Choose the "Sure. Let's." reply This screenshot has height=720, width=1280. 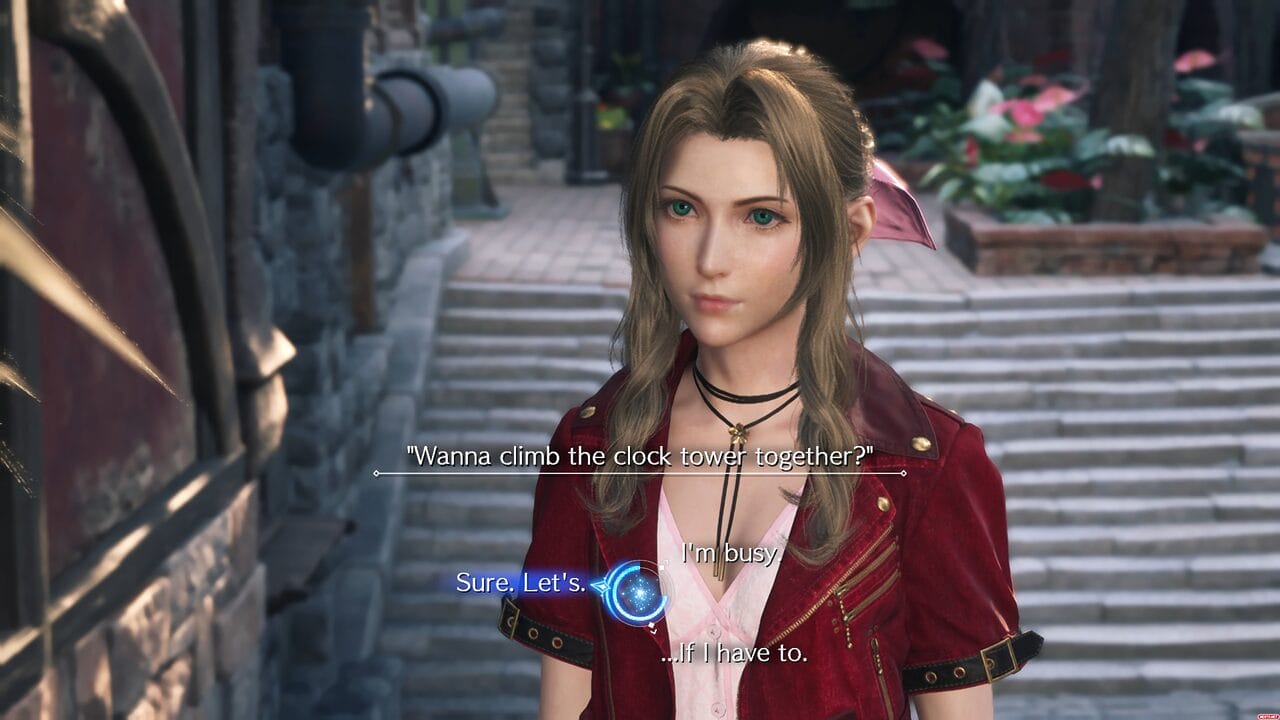(x=521, y=582)
